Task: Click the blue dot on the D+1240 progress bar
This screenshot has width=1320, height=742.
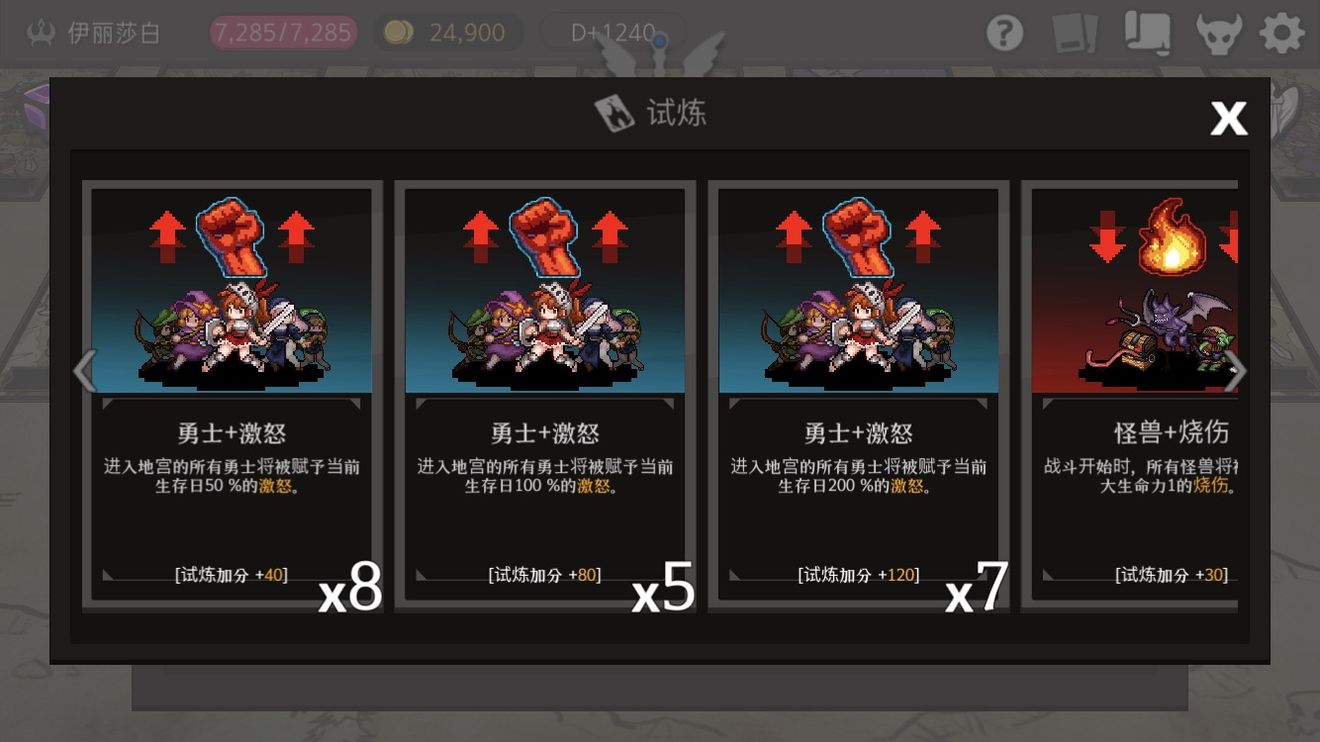Action: 660,42
